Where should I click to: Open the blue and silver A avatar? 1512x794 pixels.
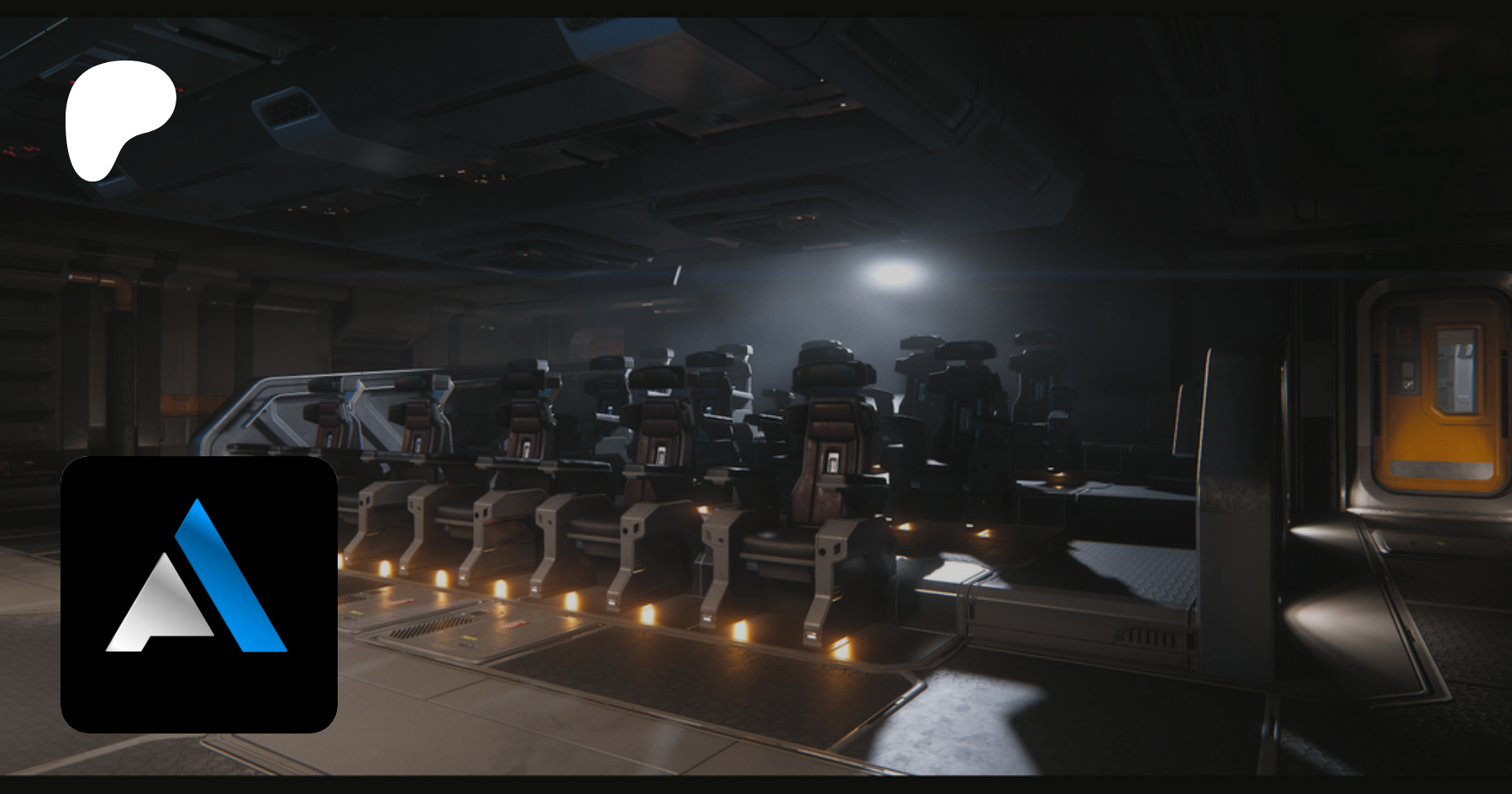pos(199,594)
